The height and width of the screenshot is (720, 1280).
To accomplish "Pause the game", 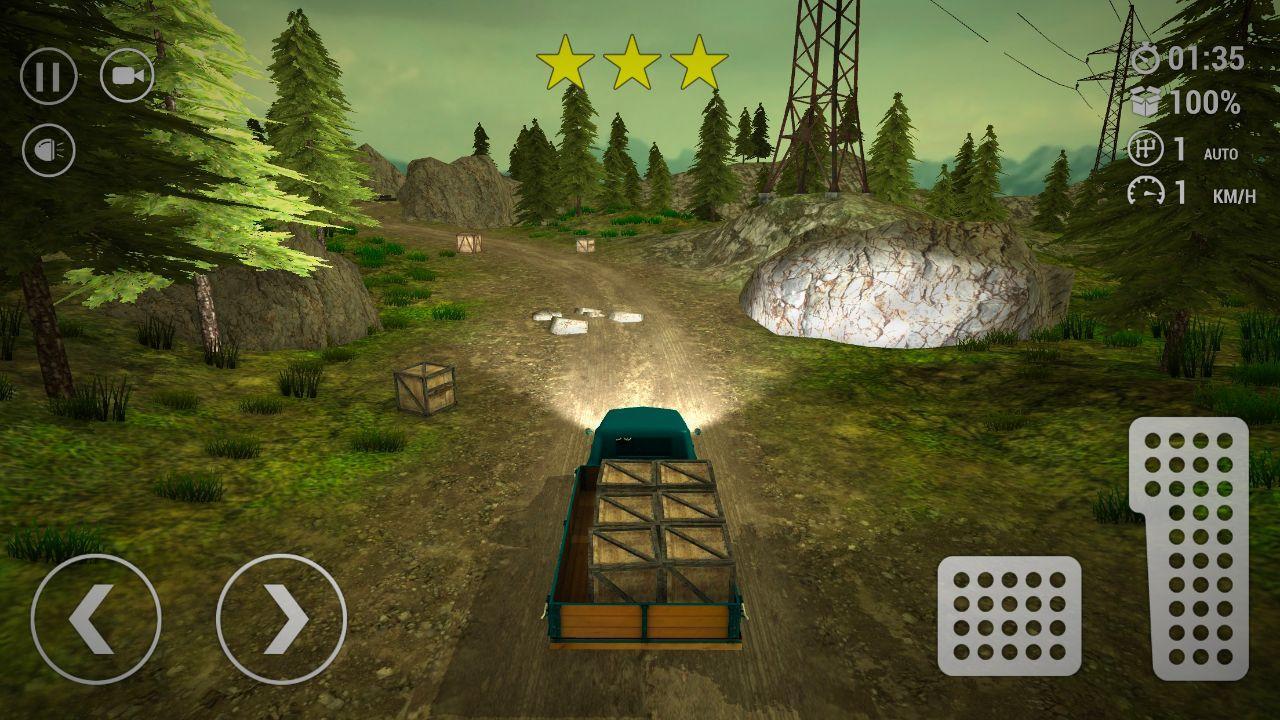I will pyautogui.click(x=49, y=76).
